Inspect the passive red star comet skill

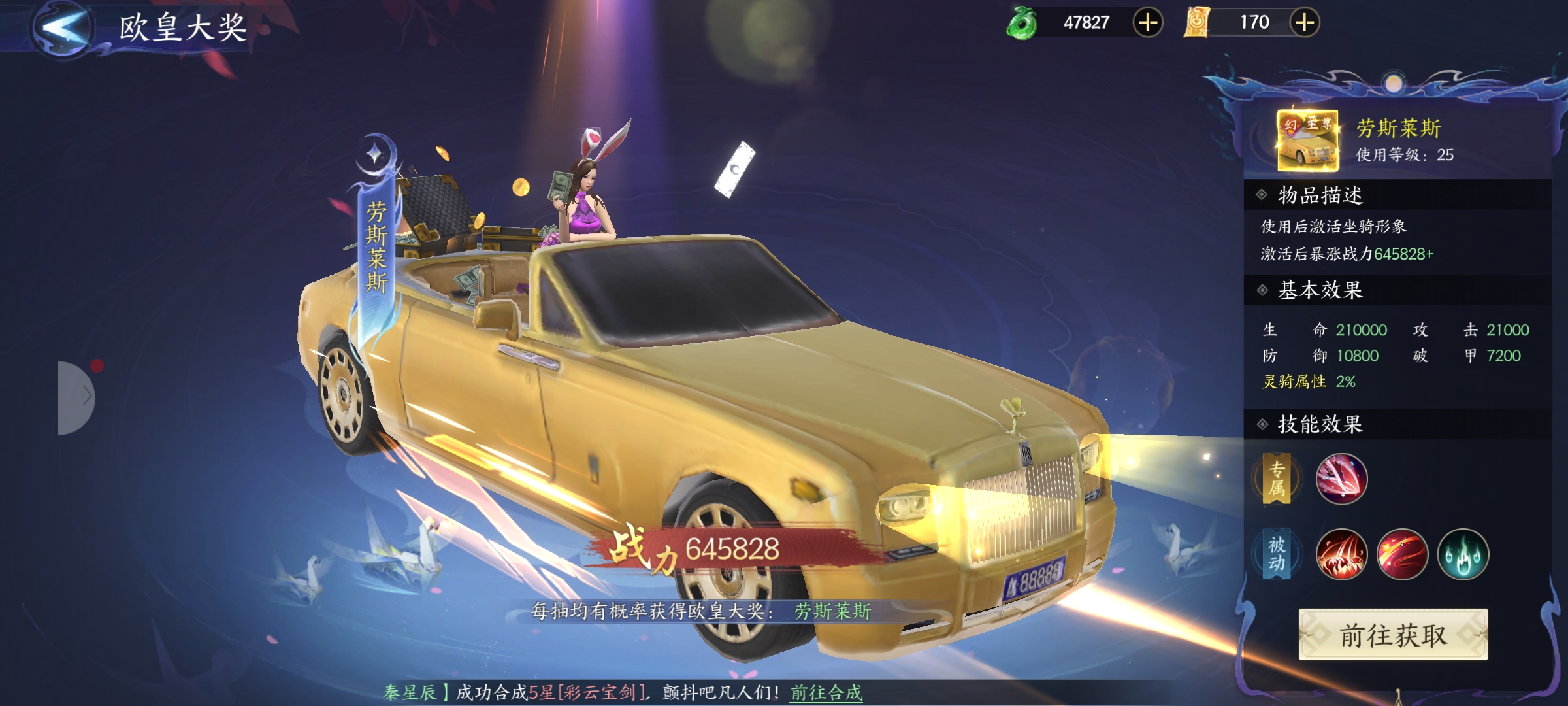[x=1402, y=554]
